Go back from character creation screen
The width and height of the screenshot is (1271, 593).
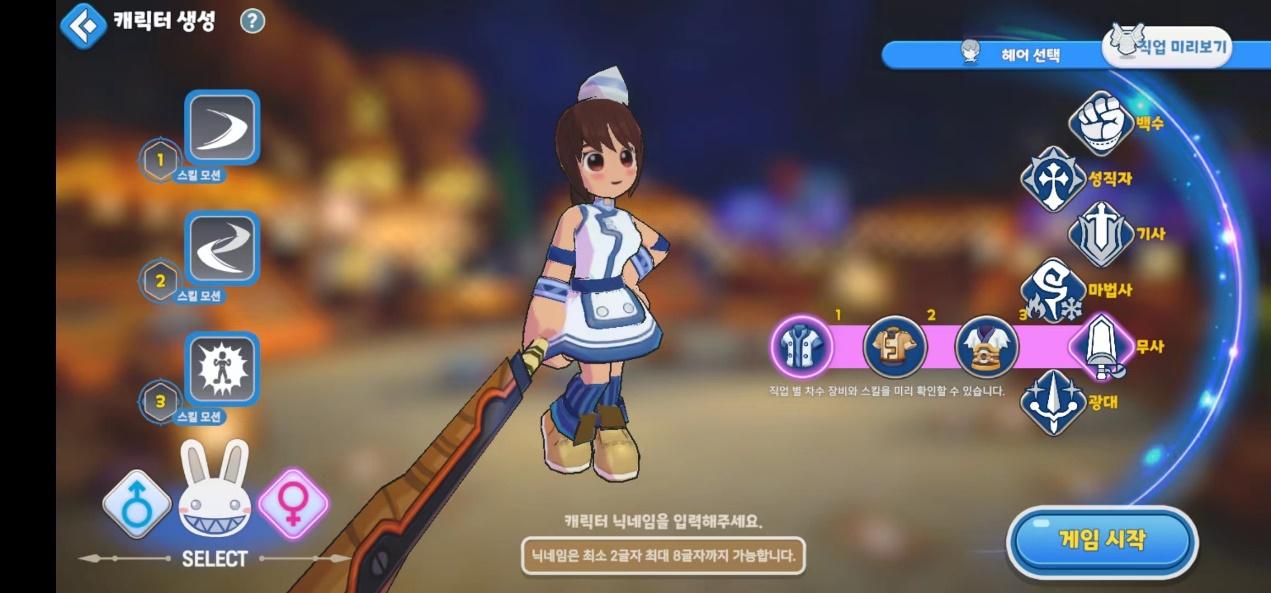coord(83,25)
